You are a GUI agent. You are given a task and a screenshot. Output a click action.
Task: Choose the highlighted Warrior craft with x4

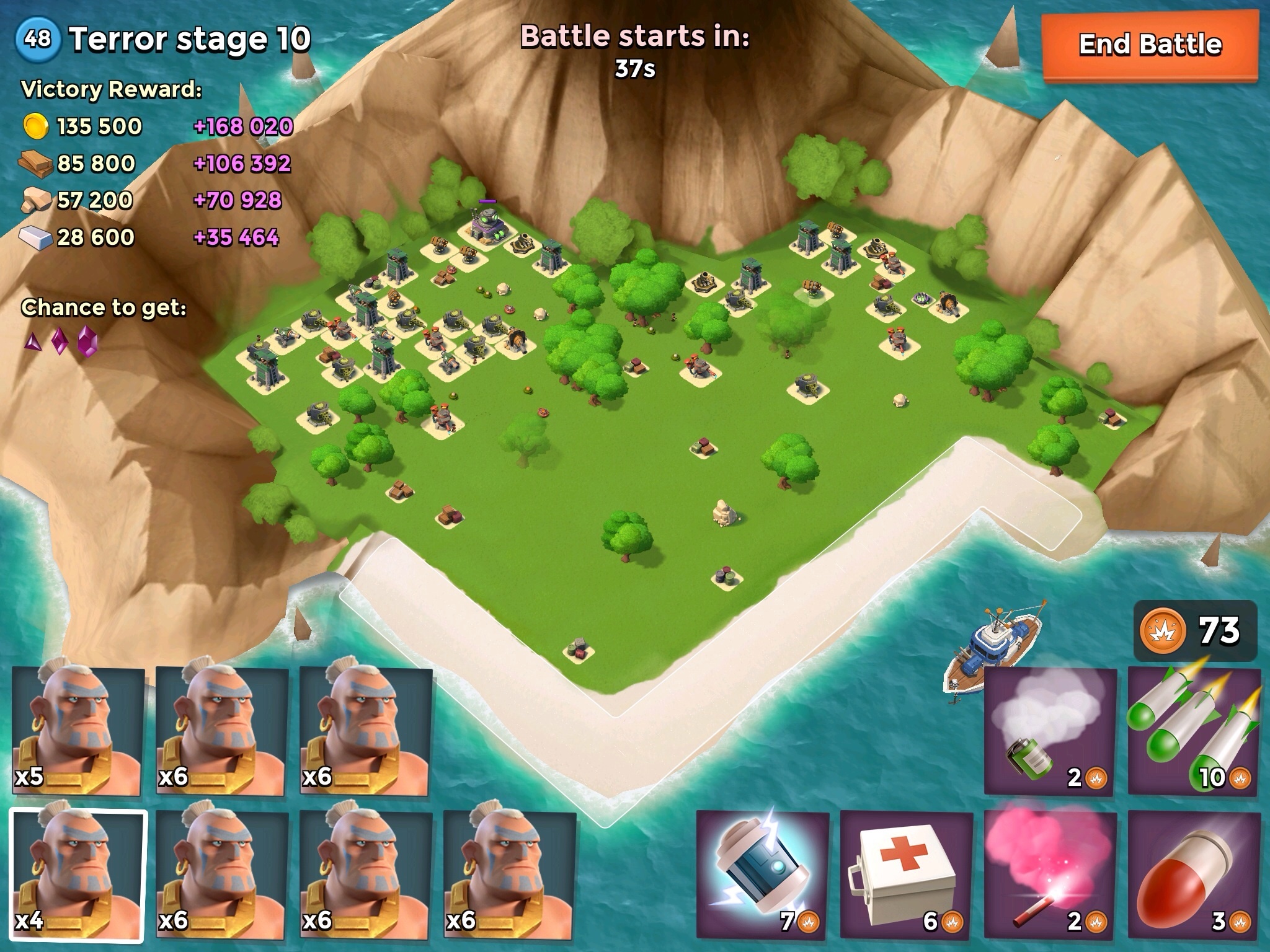[78, 874]
